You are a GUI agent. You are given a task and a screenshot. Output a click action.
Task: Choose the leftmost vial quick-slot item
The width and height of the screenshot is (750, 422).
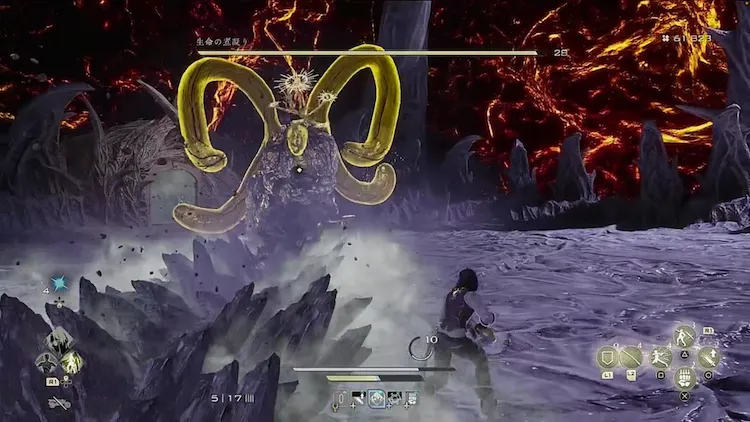pos(343,399)
